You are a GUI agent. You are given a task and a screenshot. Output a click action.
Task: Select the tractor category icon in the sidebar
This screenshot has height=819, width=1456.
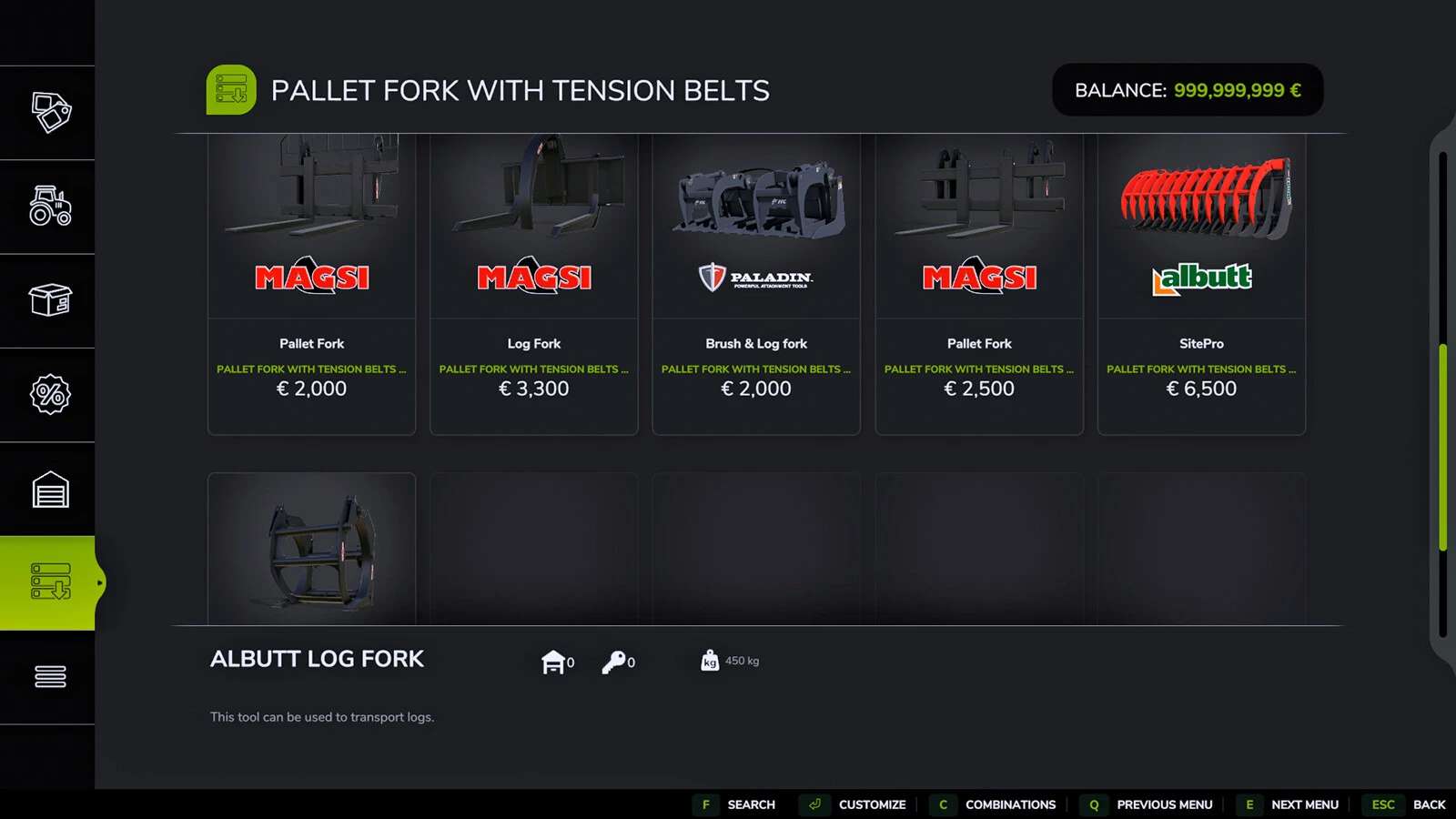pyautogui.click(x=48, y=207)
